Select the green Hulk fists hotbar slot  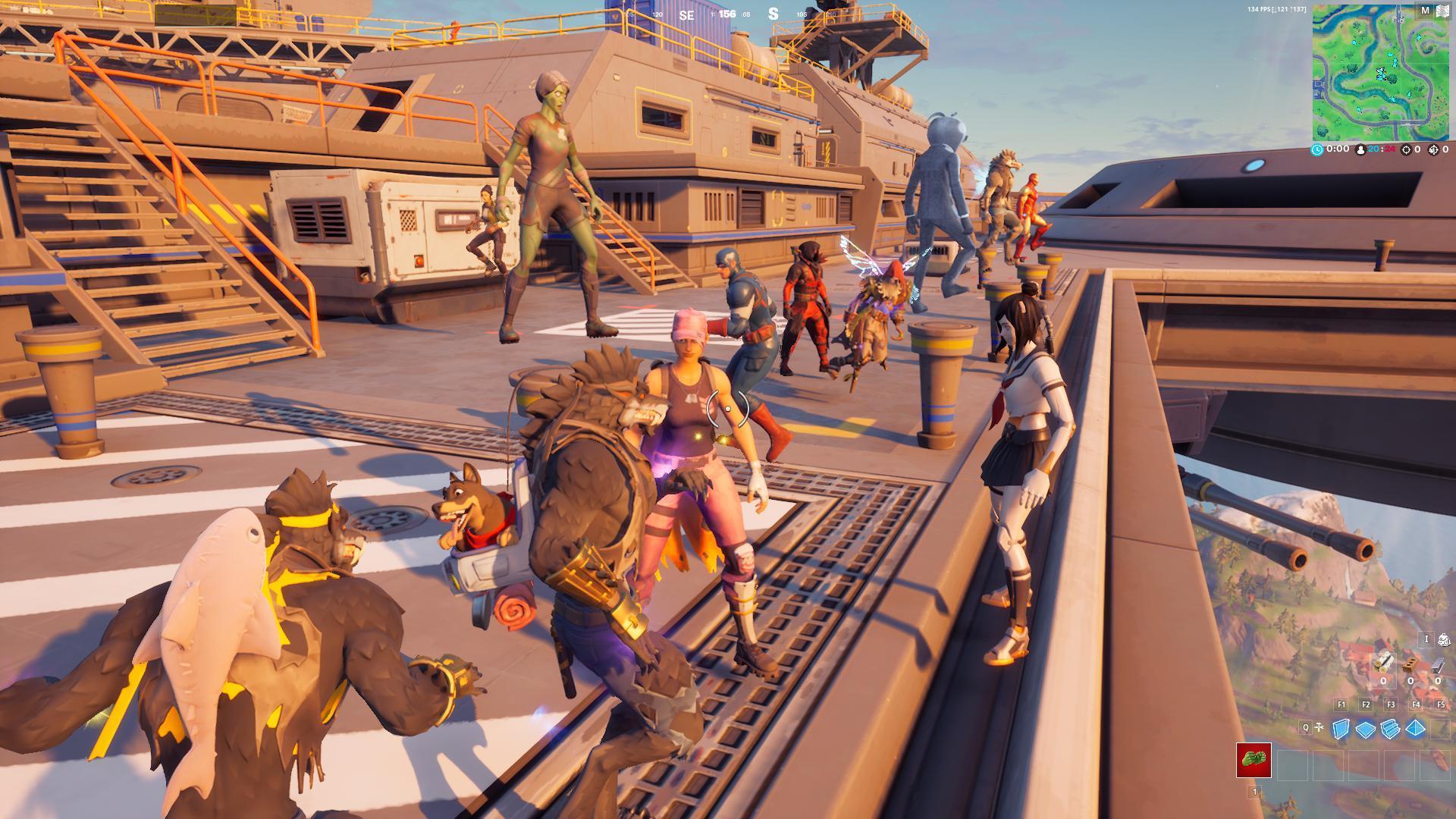click(x=1254, y=760)
